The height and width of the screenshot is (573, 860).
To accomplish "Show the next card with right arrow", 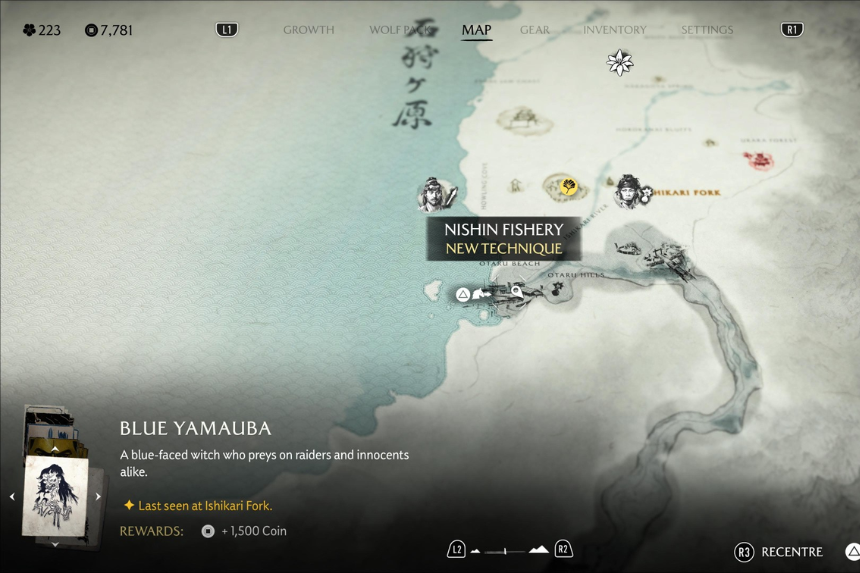I will pyautogui.click(x=98, y=497).
